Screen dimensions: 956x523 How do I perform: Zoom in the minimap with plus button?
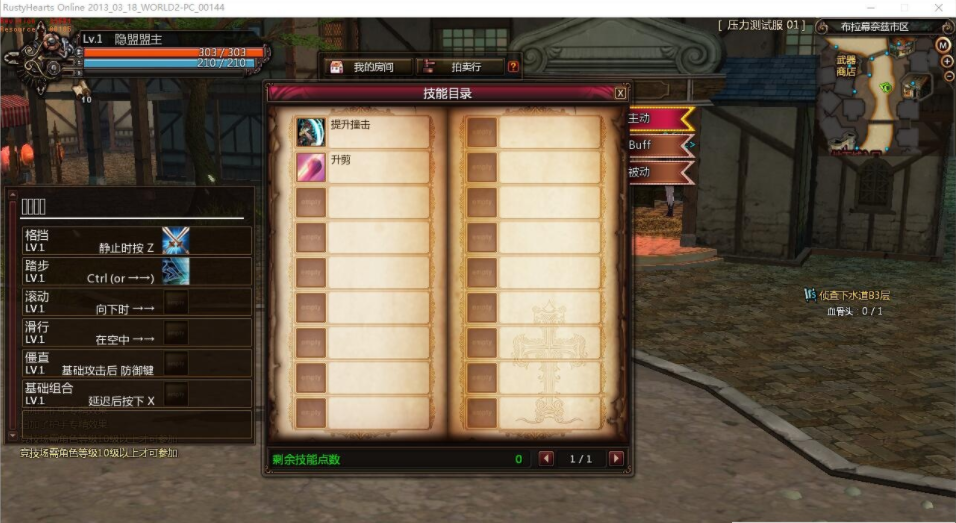pos(947,61)
